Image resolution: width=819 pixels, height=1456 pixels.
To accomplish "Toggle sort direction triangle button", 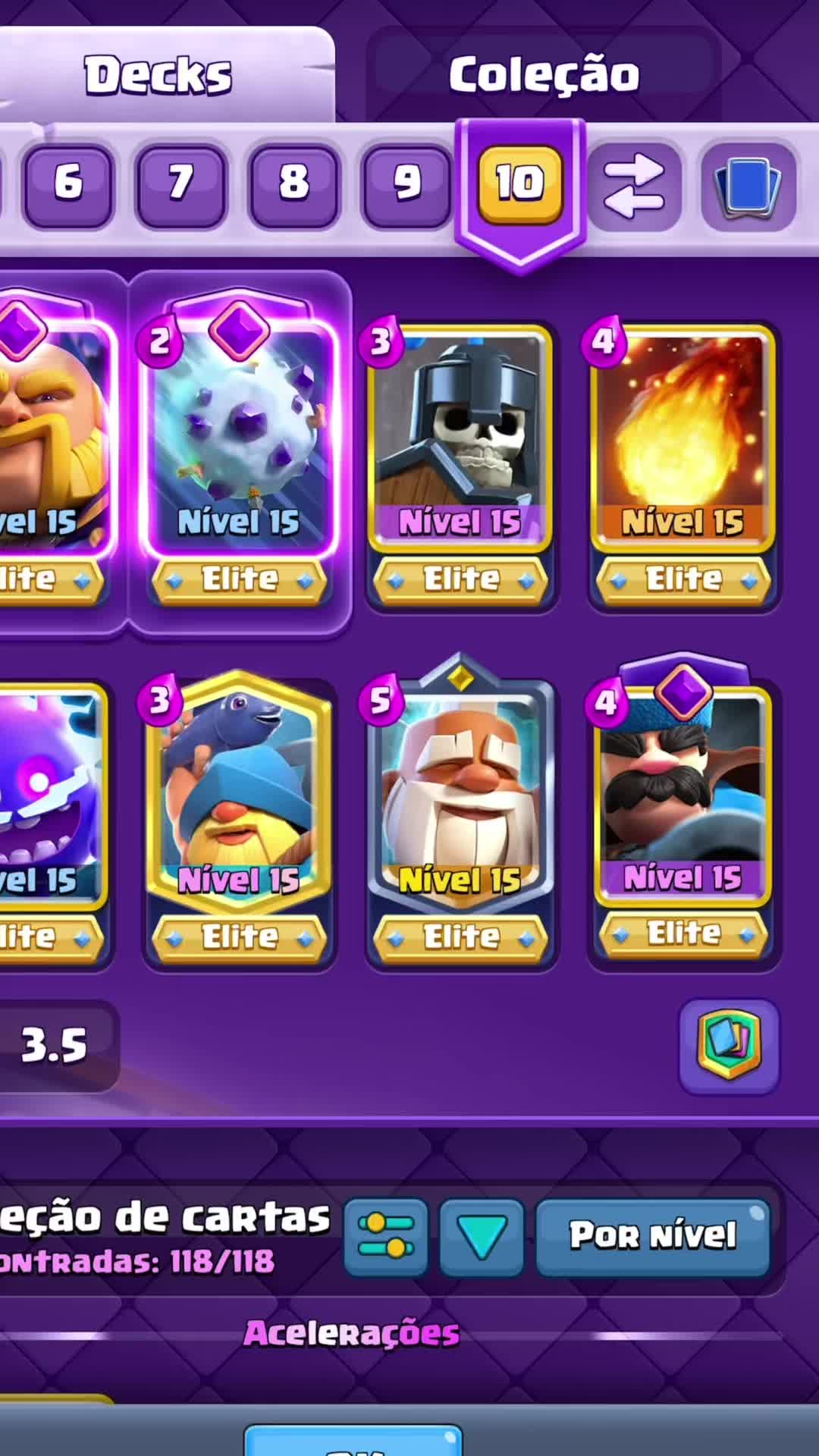I will click(482, 1238).
